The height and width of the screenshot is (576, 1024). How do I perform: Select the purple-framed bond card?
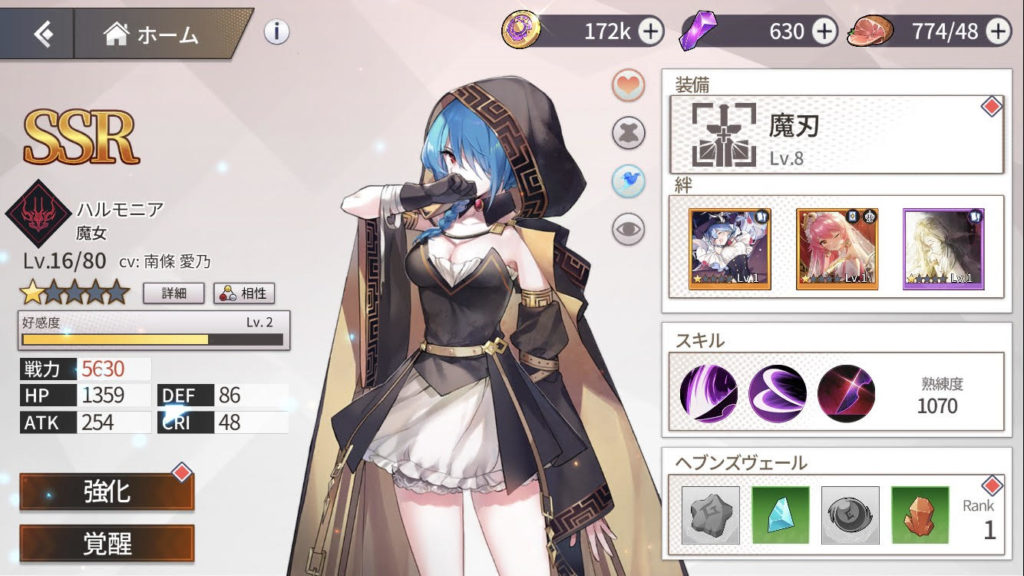tap(943, 248)
